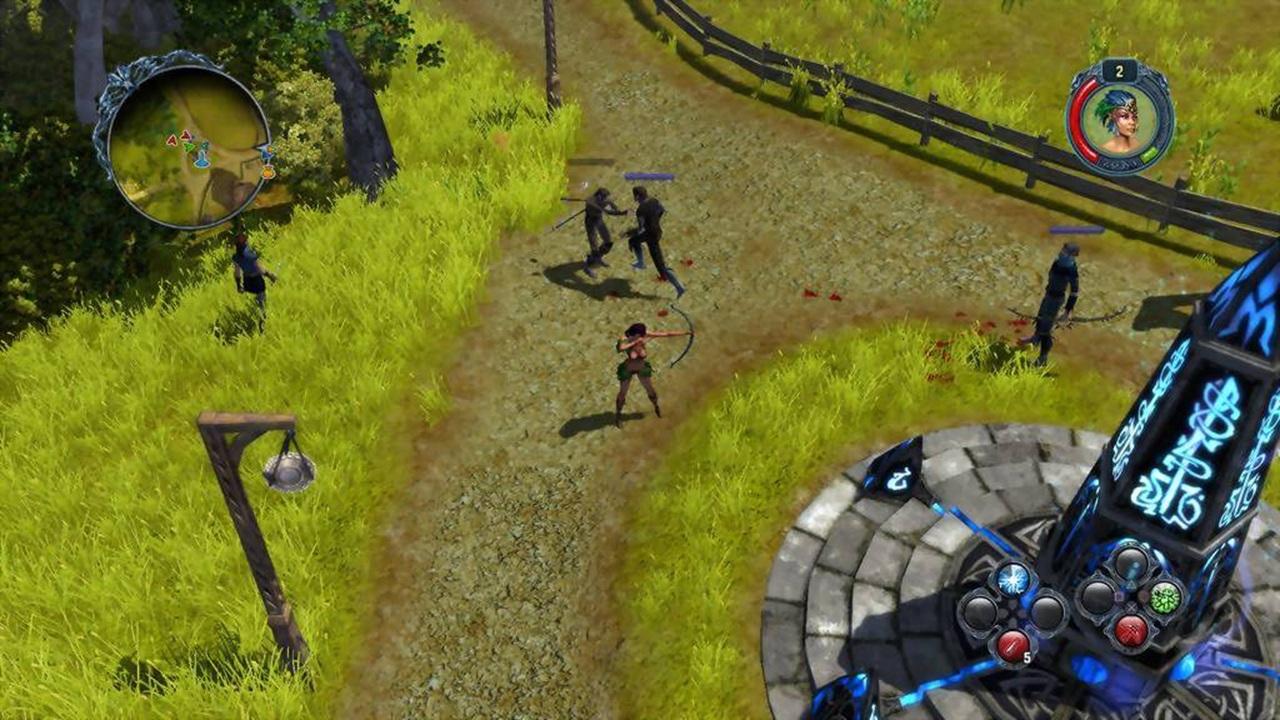Viewport: 1280px width, 720px height.
Task: Click the blue marker on the minimap's right edge
Action: pyautogui.click(x=266, y=151)
